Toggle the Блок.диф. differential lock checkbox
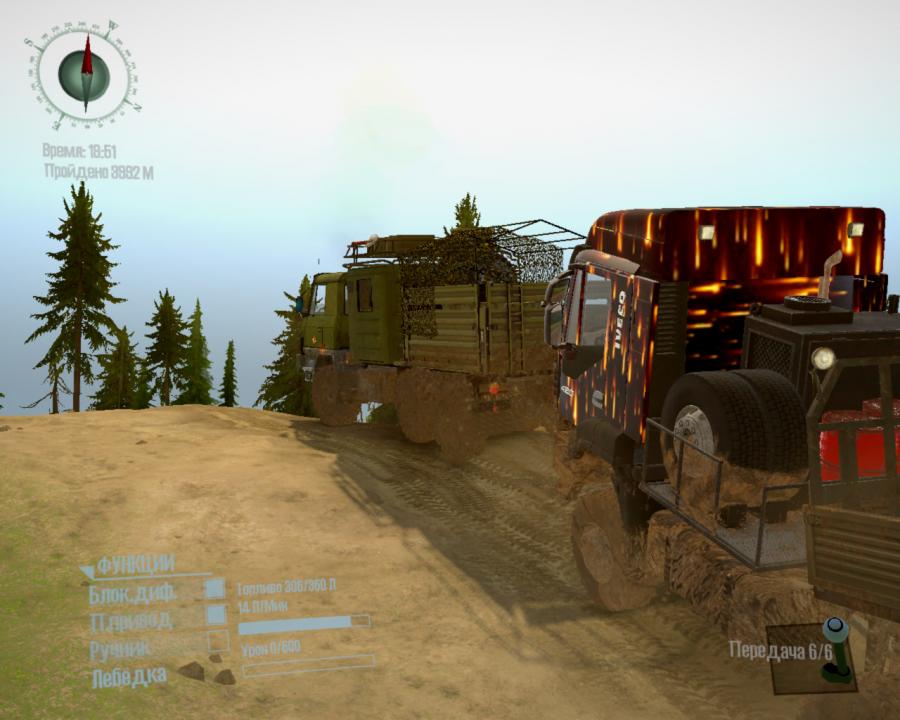 pos(215,589)
